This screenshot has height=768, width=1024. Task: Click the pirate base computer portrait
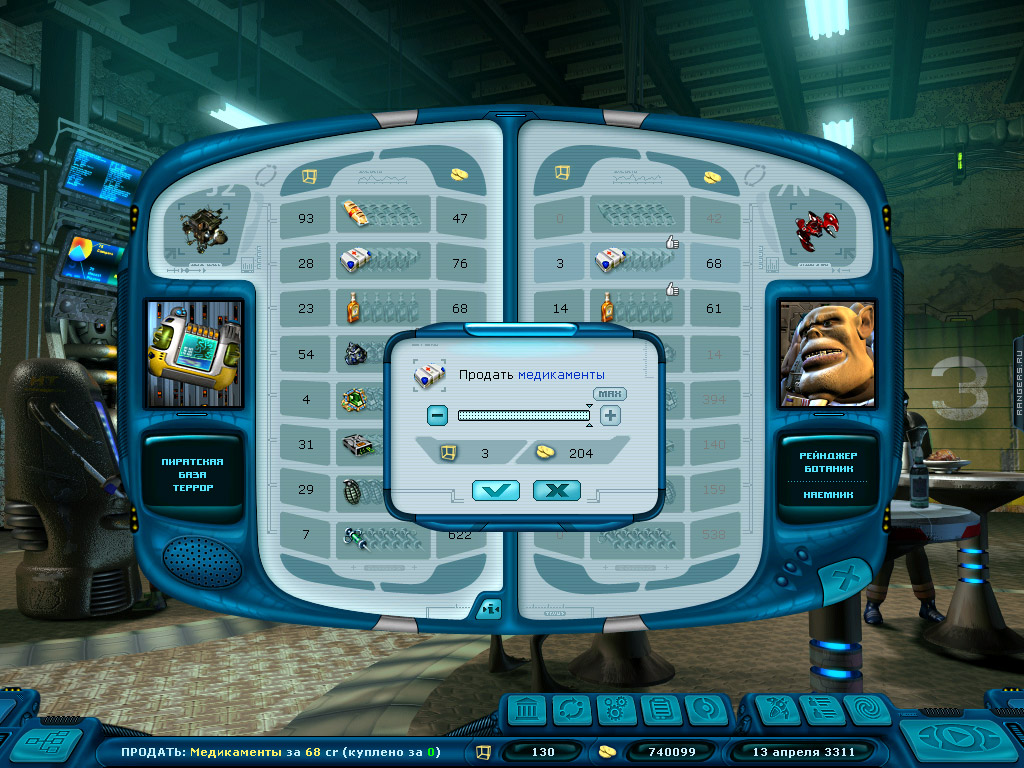[195, 353]
